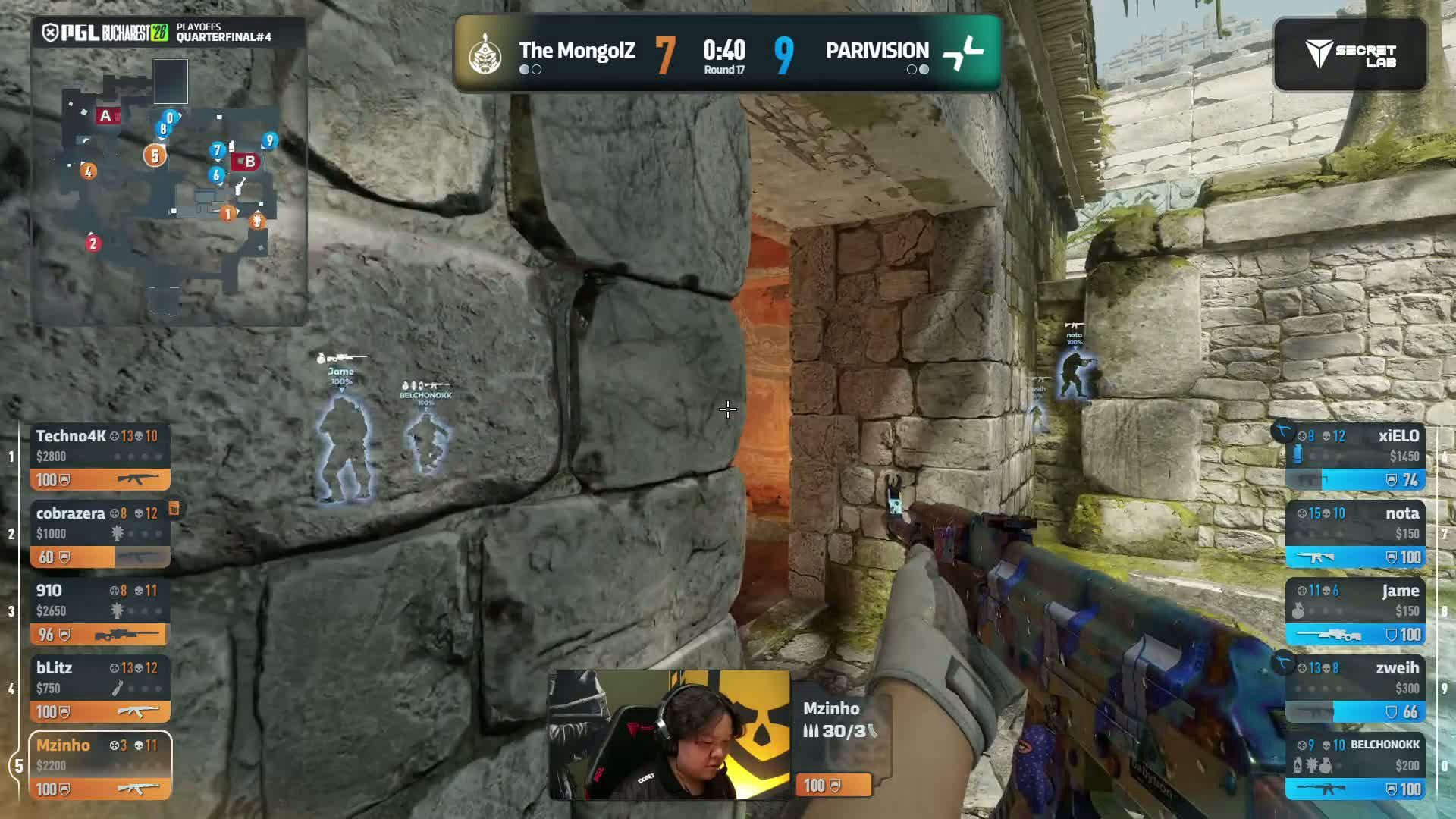Choose cobrazera in the player list
This screenshot has height=819, width=1456.
(100, 535)
